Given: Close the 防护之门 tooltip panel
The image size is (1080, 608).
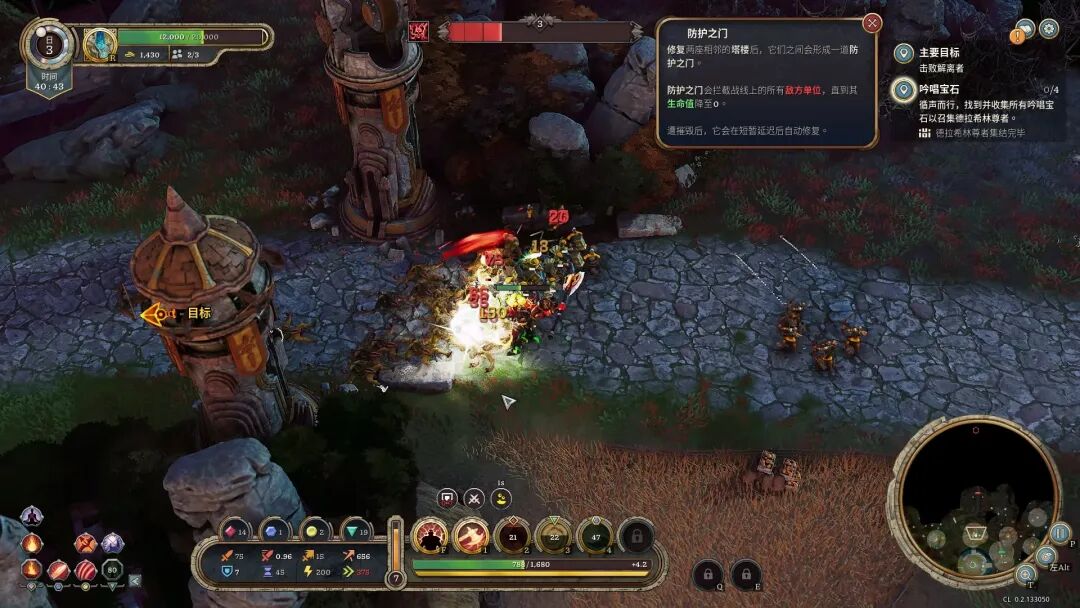Looking at the screenshot, I should click(x=872, y=23).
